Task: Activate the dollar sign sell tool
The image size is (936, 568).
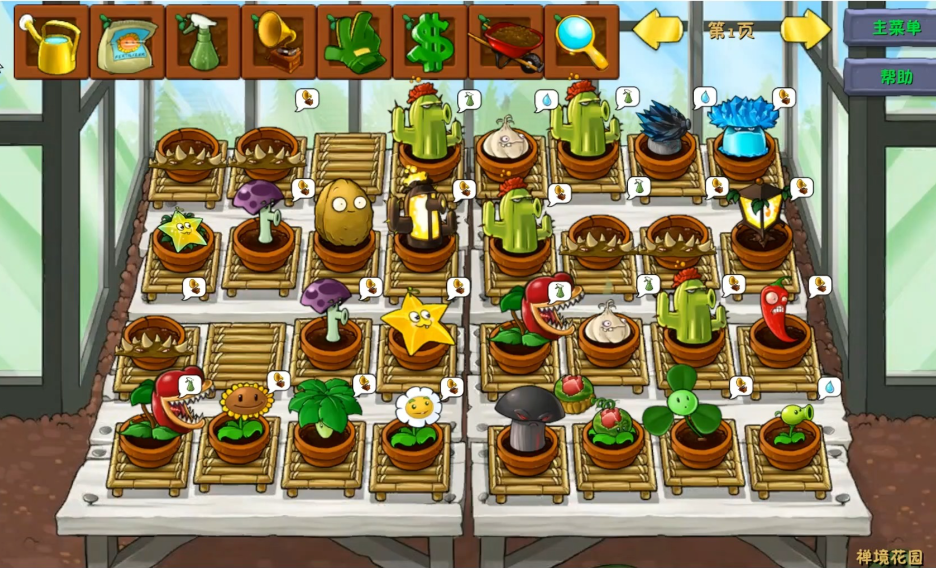Action: point(430,42)
